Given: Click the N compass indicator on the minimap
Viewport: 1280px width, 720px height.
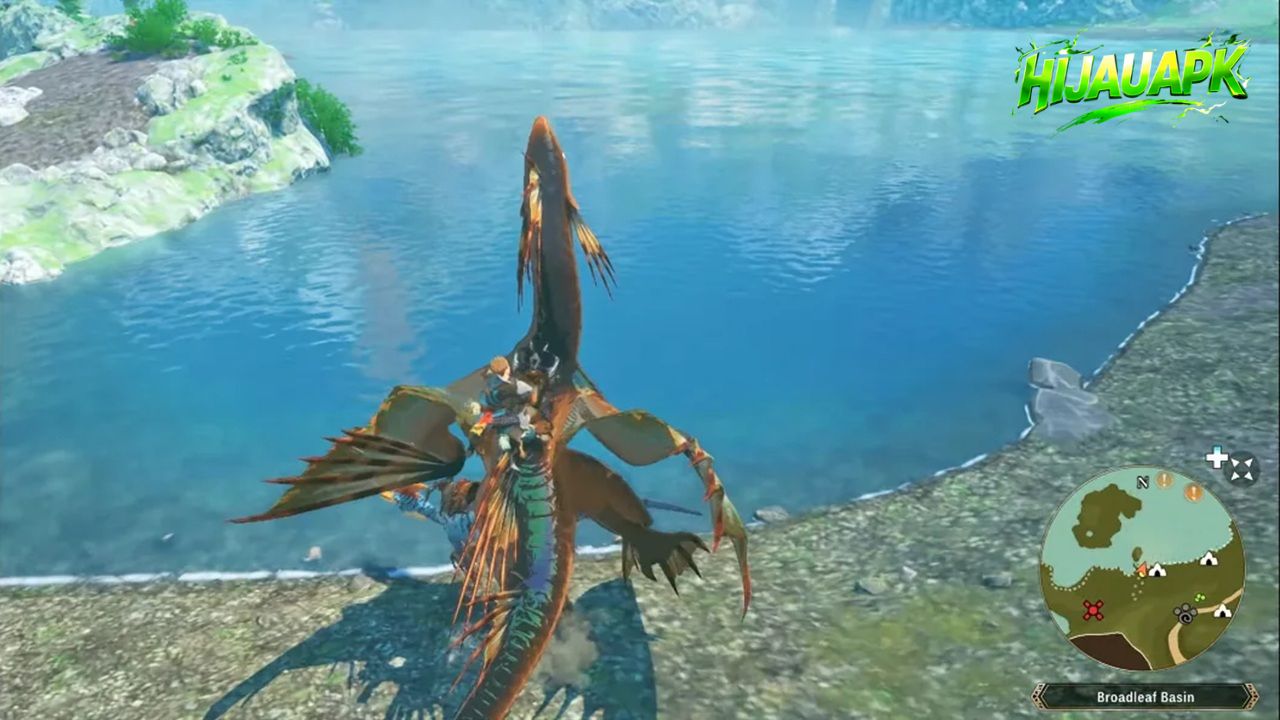Looking at the screenshot, I should [x=1142, y=483].
